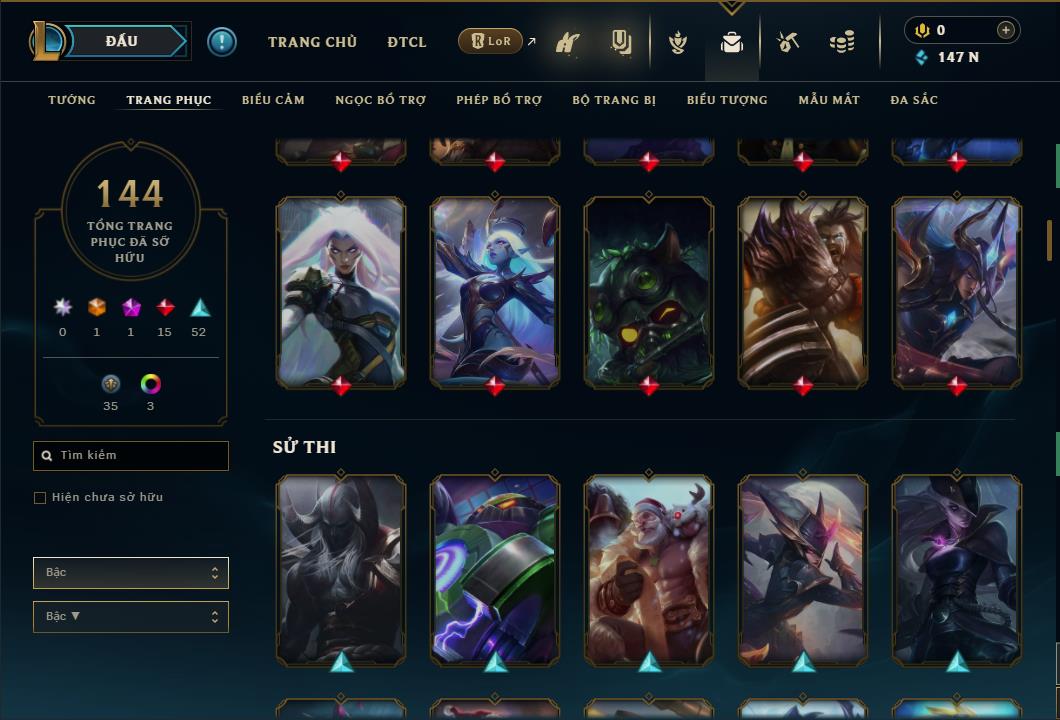Switch to the TƯỚNG tab

pyautogui.click(x=72, y=100)
